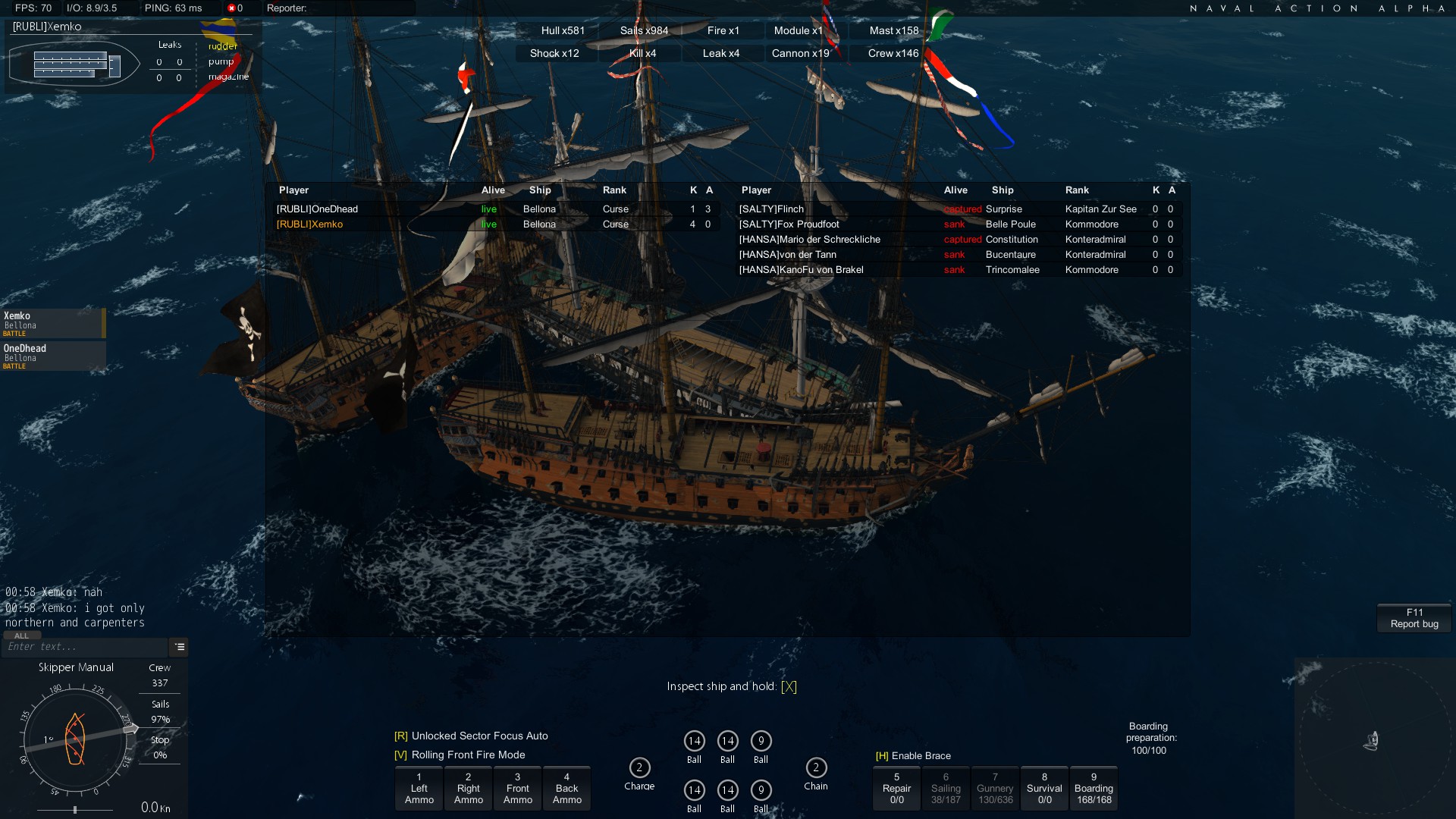Open the F11 Report bug panel

tap(1414, 617)
